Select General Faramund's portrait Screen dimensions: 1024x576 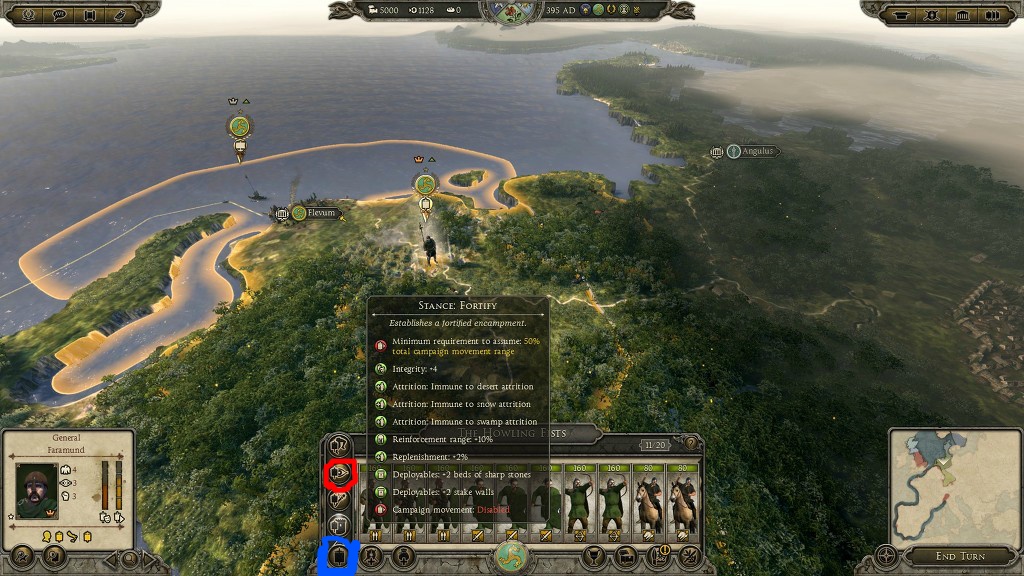37,490
